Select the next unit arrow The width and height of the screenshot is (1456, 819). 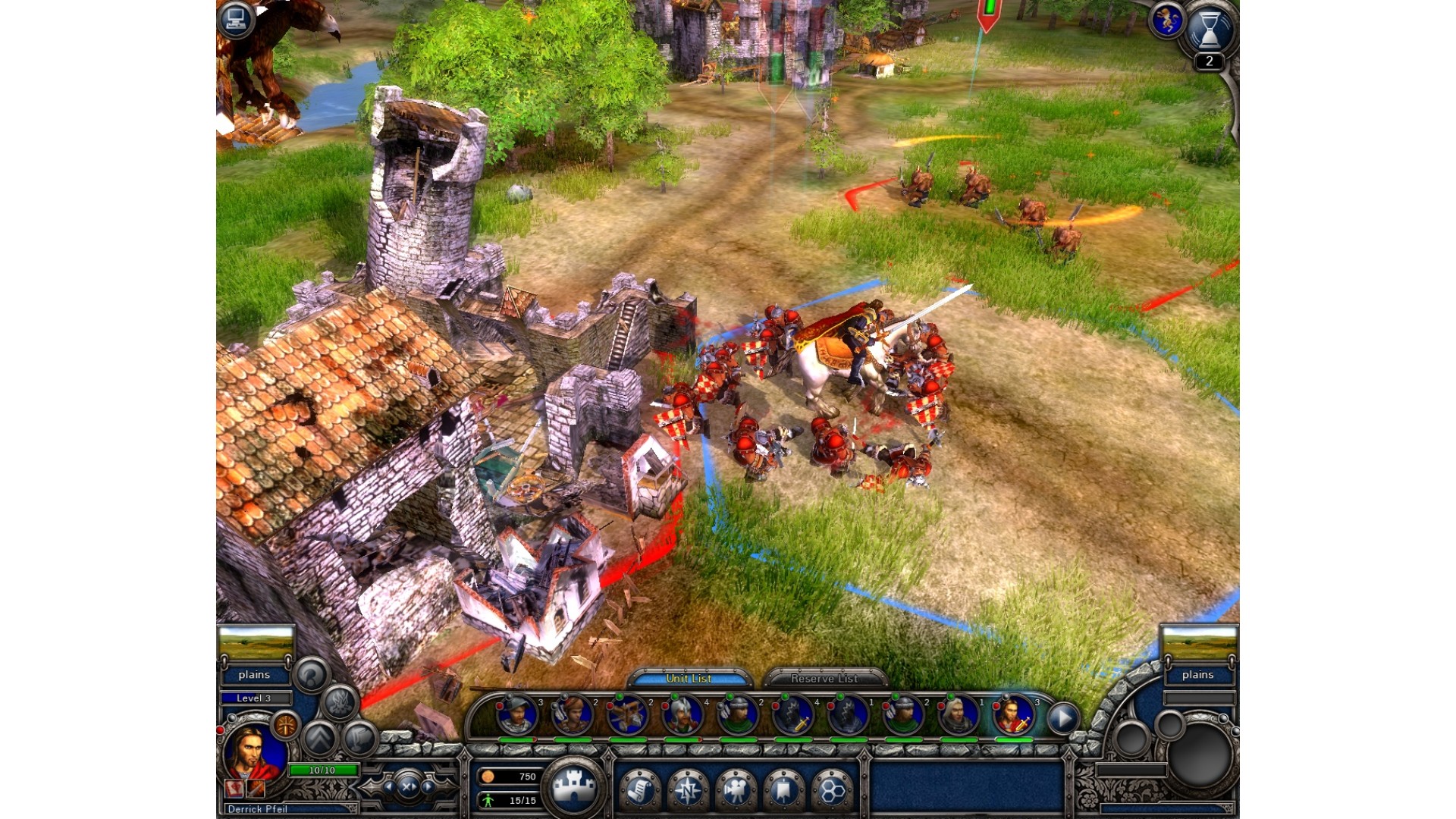pos(1063,717)
